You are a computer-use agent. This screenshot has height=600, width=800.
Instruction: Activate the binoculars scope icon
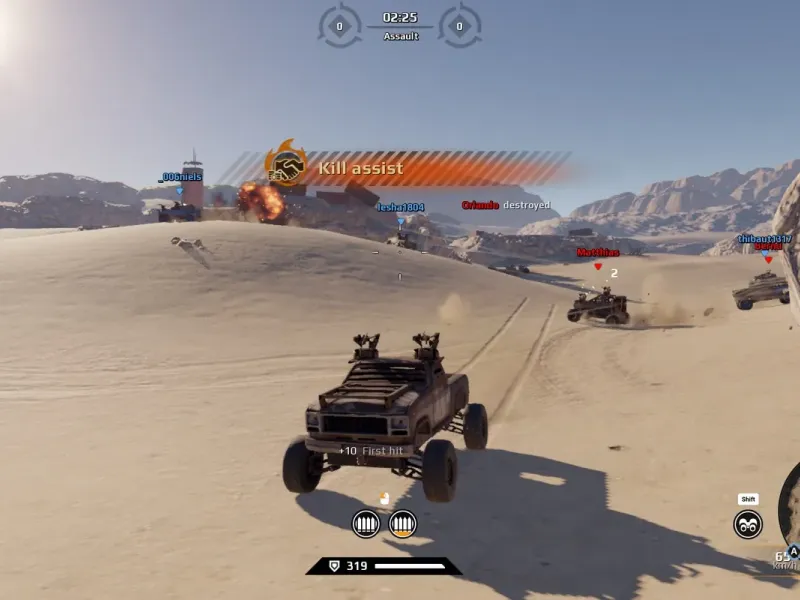click(748, 524)
